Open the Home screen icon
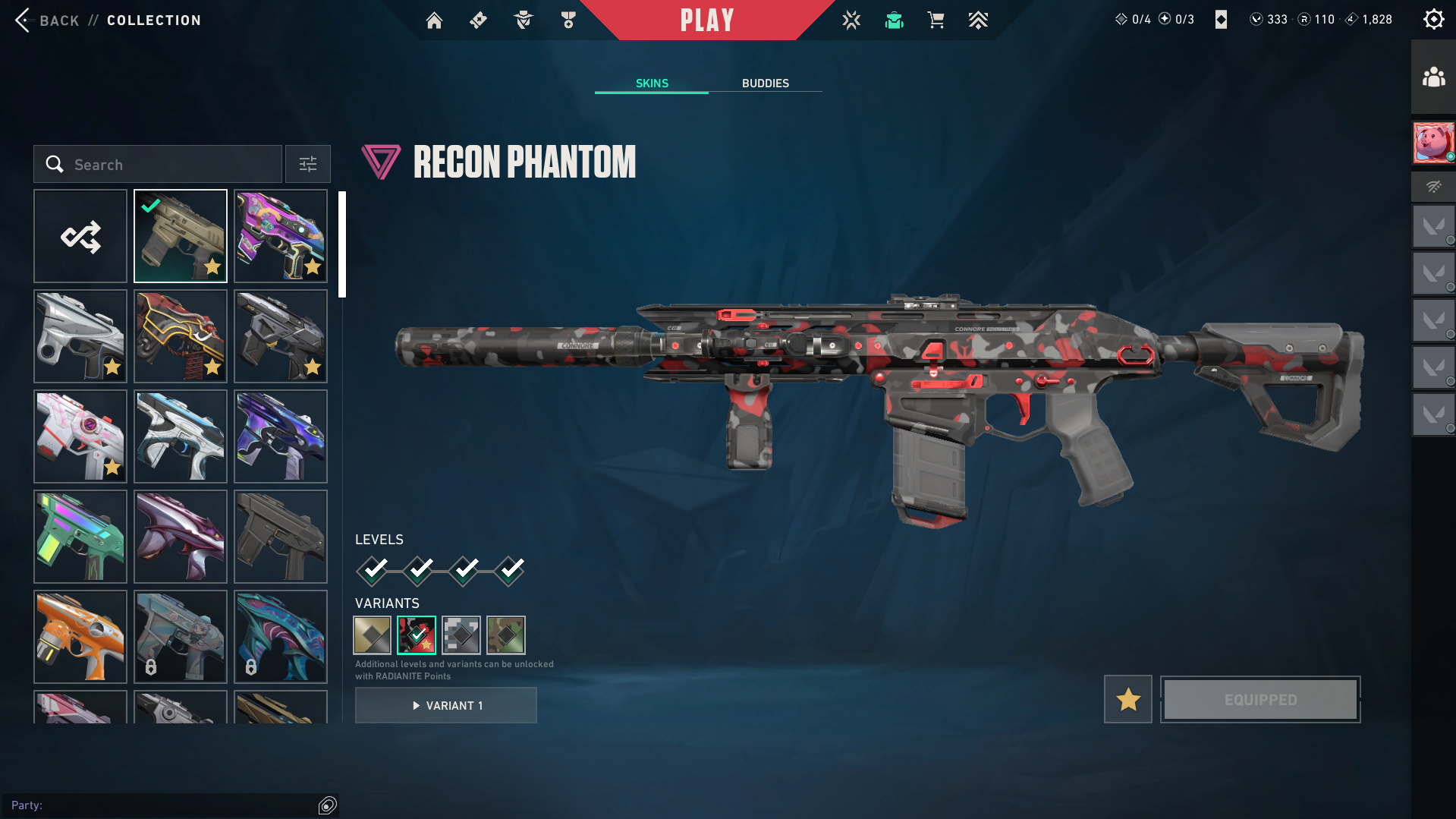Viewport: 1456px width, 819px height. coord(434,20)
